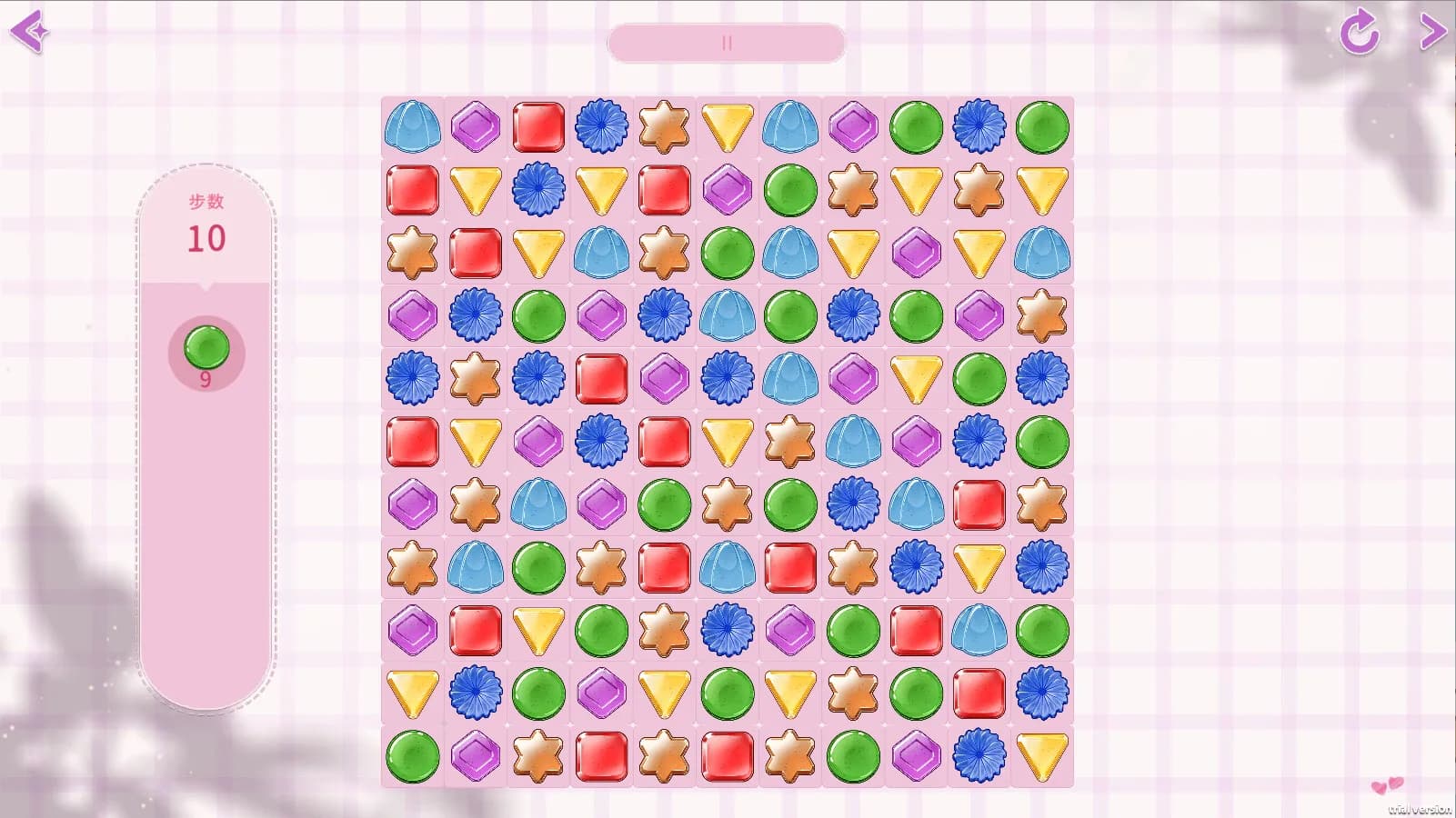Select the red square candy in top row

tap(537, 127)
